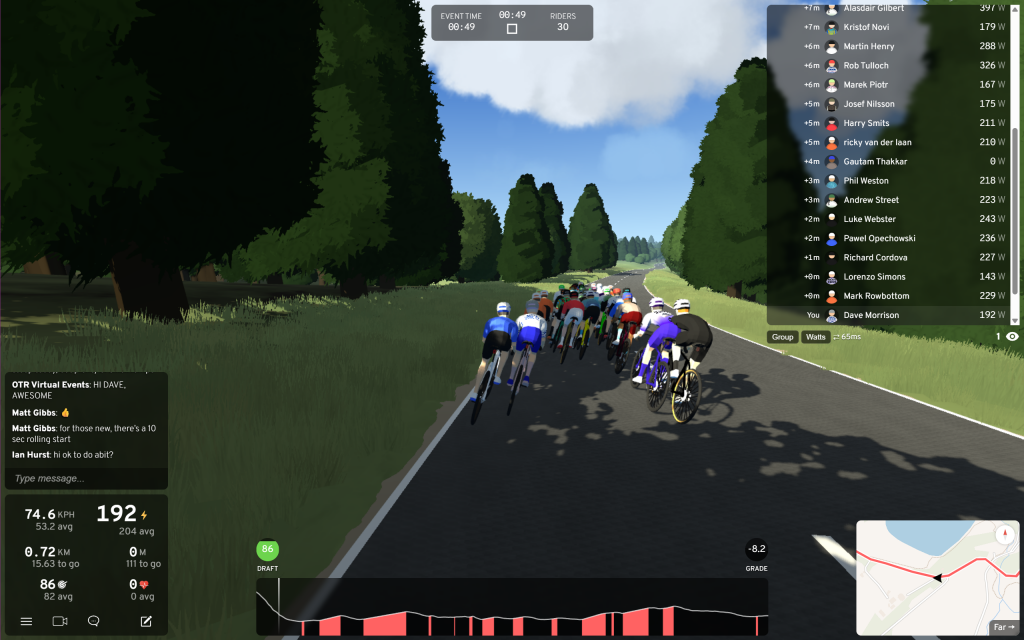Toggle the spectator eye icon

(x=1012, y=337)
